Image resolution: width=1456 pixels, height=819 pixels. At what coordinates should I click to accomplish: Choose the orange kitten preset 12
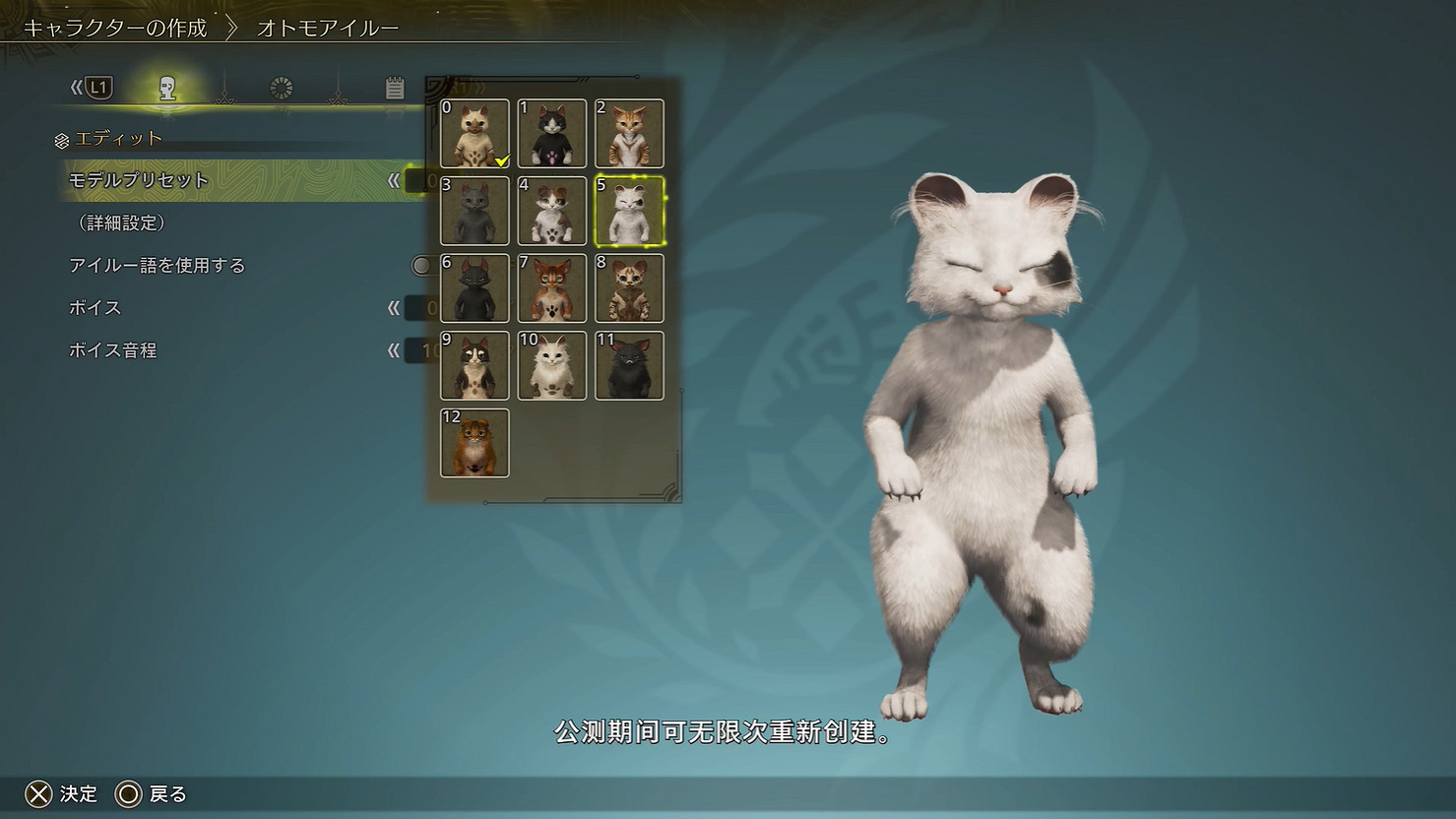(475, 443)
